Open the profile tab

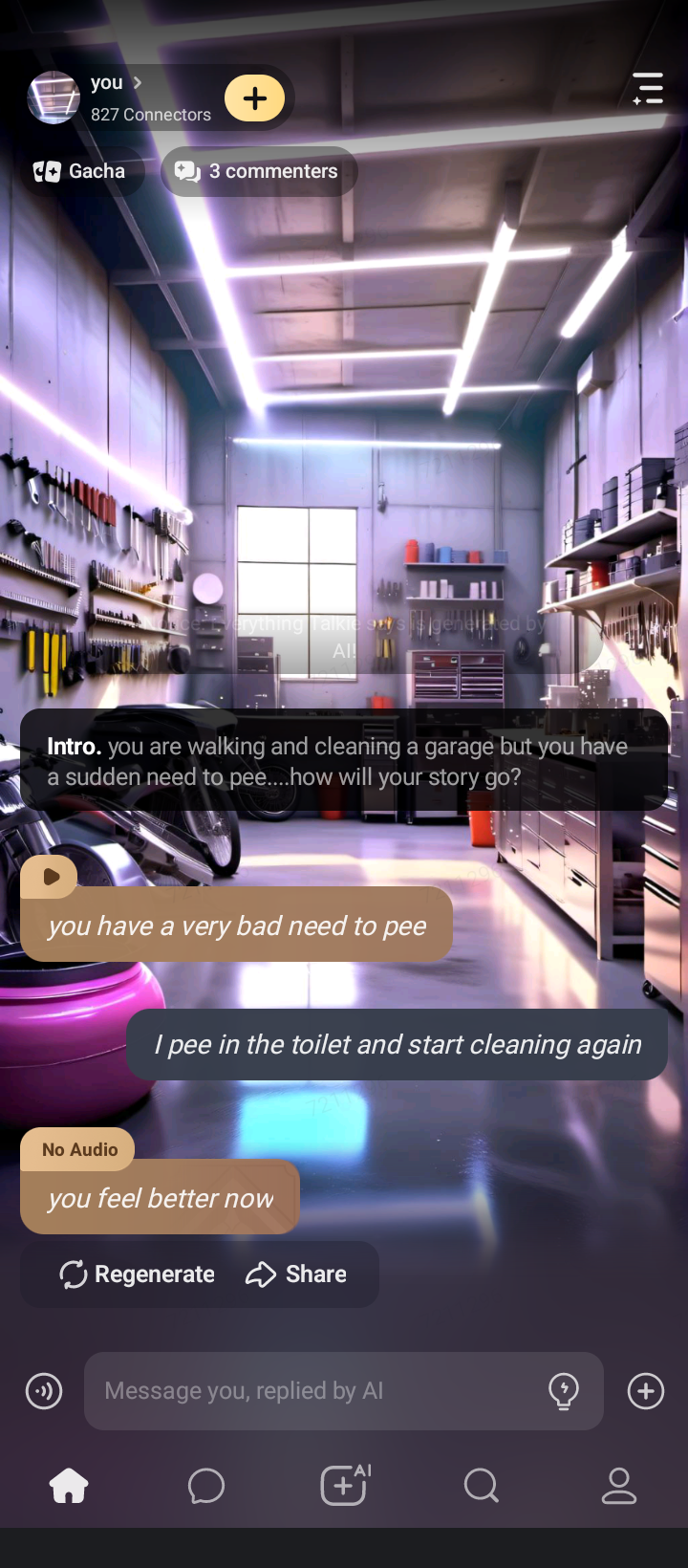619,1486
